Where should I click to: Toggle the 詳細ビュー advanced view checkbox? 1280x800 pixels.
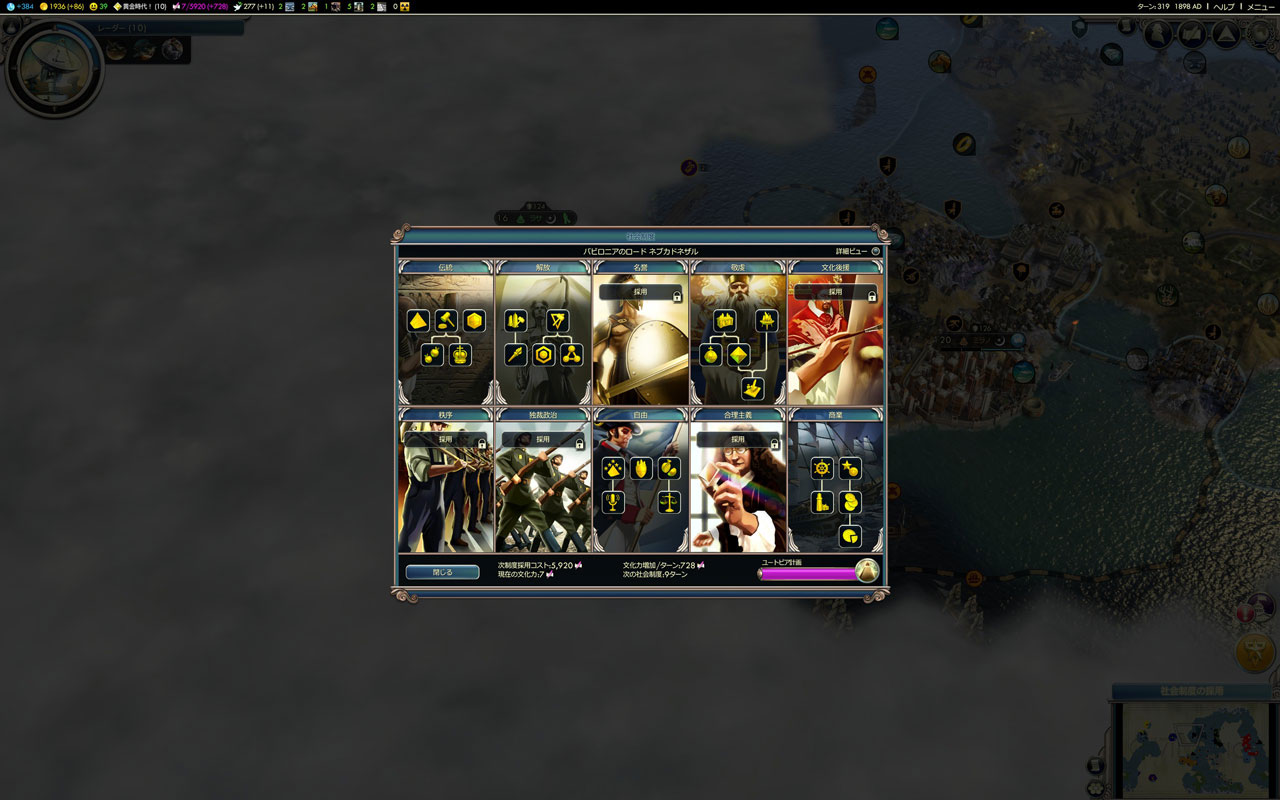[x=875, y=251]
